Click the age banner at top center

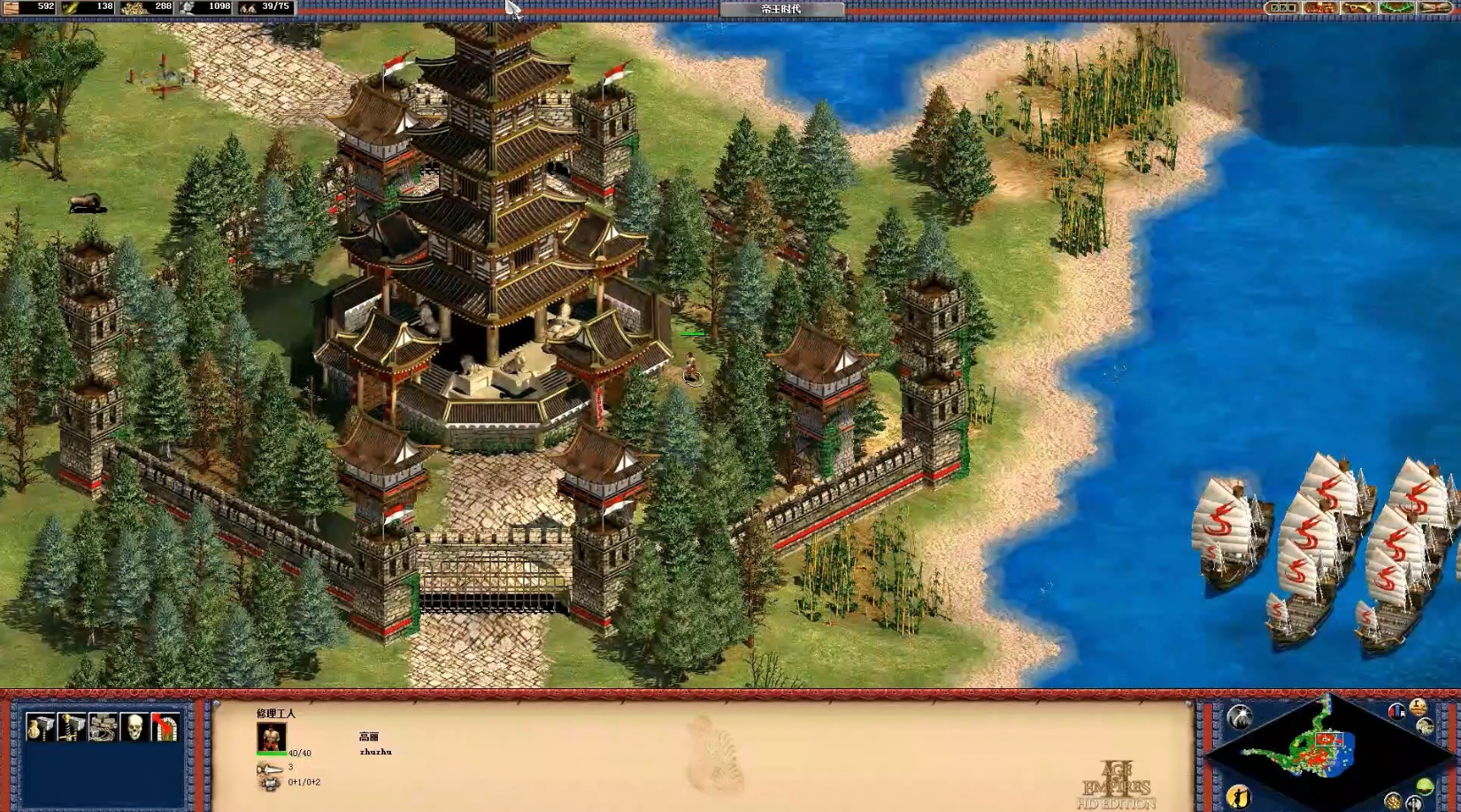point(781,9)
